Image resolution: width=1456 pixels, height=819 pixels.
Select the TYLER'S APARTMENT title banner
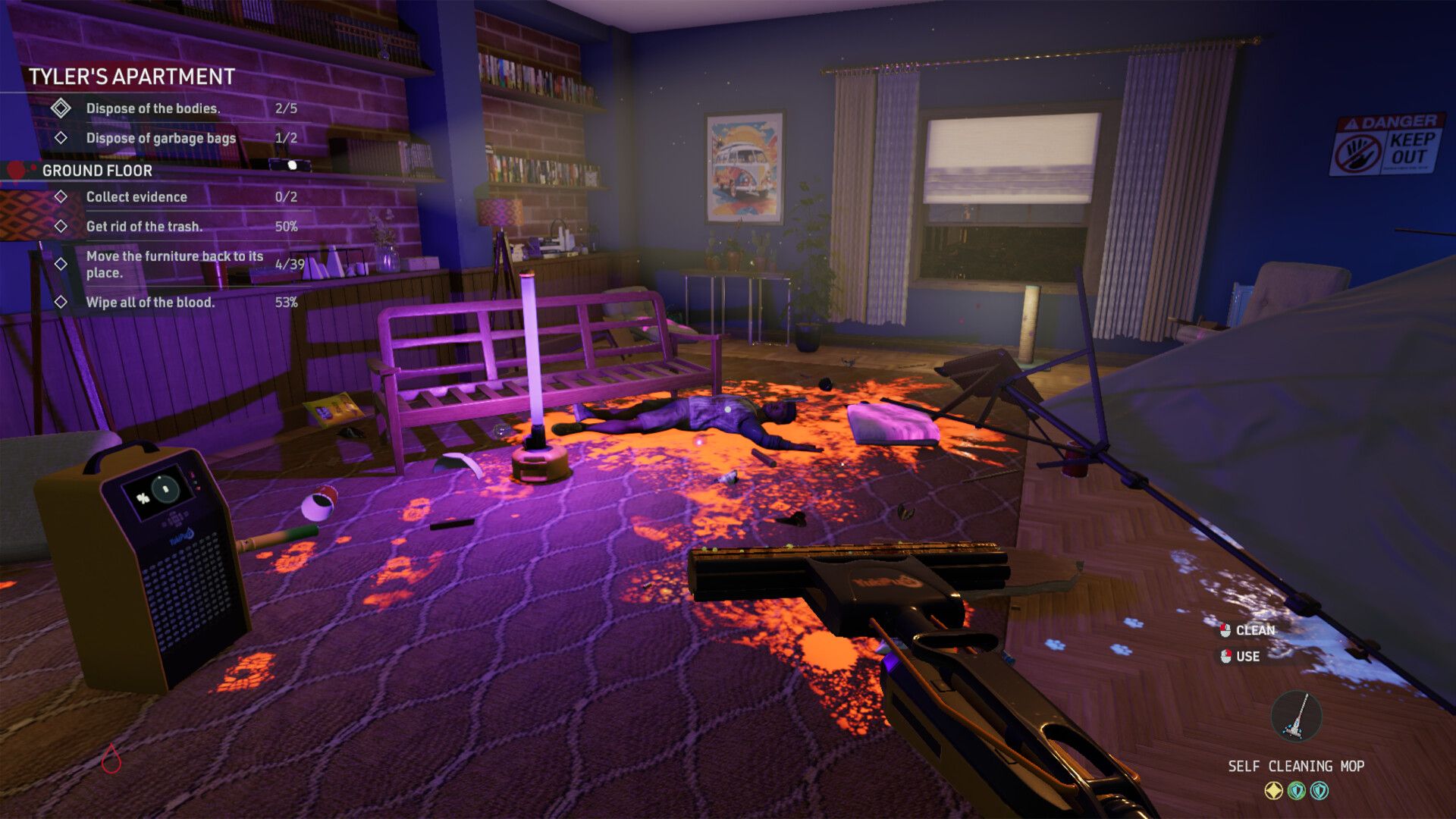[x=131, y=77]
